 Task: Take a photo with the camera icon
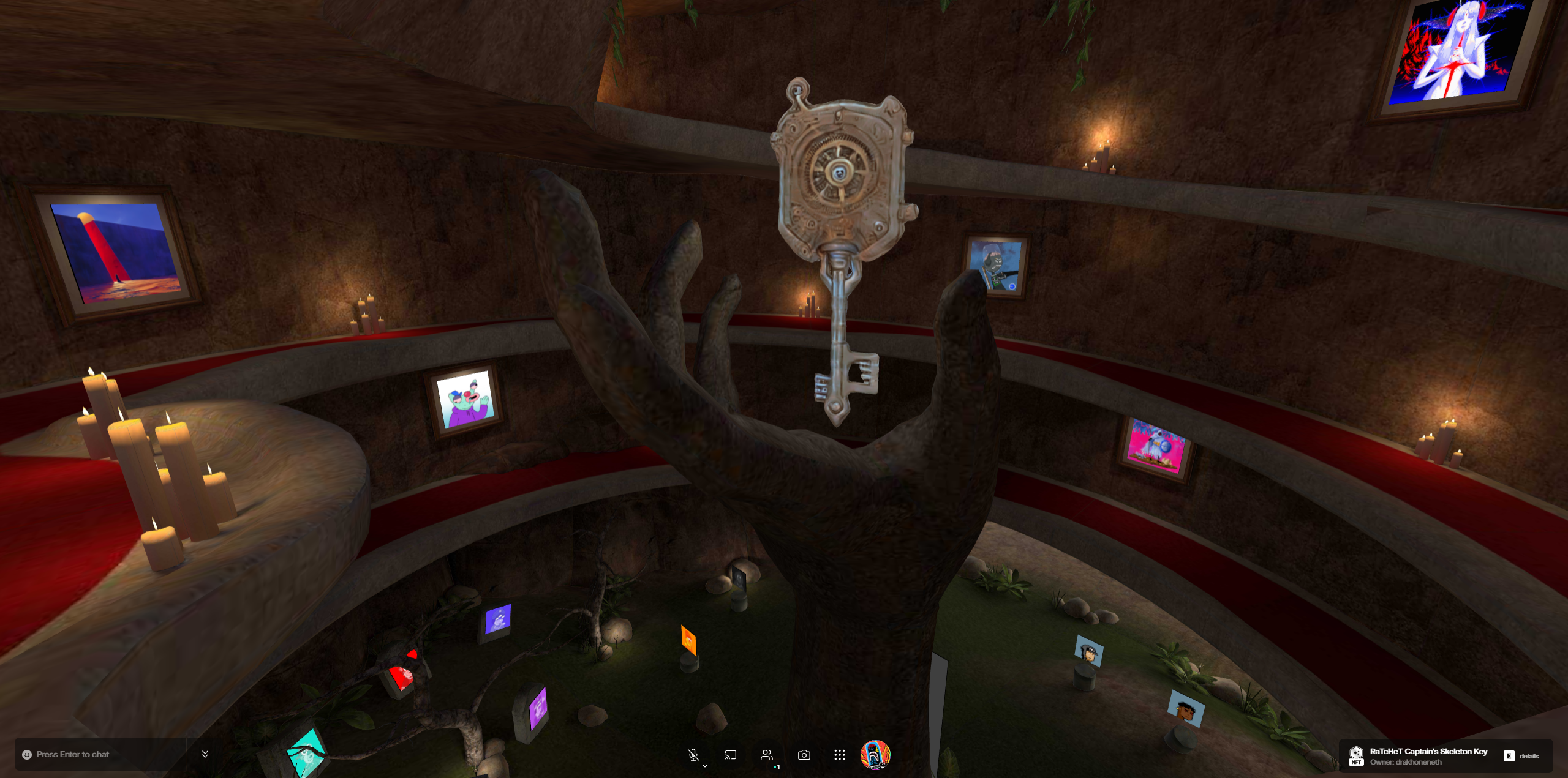(x=804, y=755)
